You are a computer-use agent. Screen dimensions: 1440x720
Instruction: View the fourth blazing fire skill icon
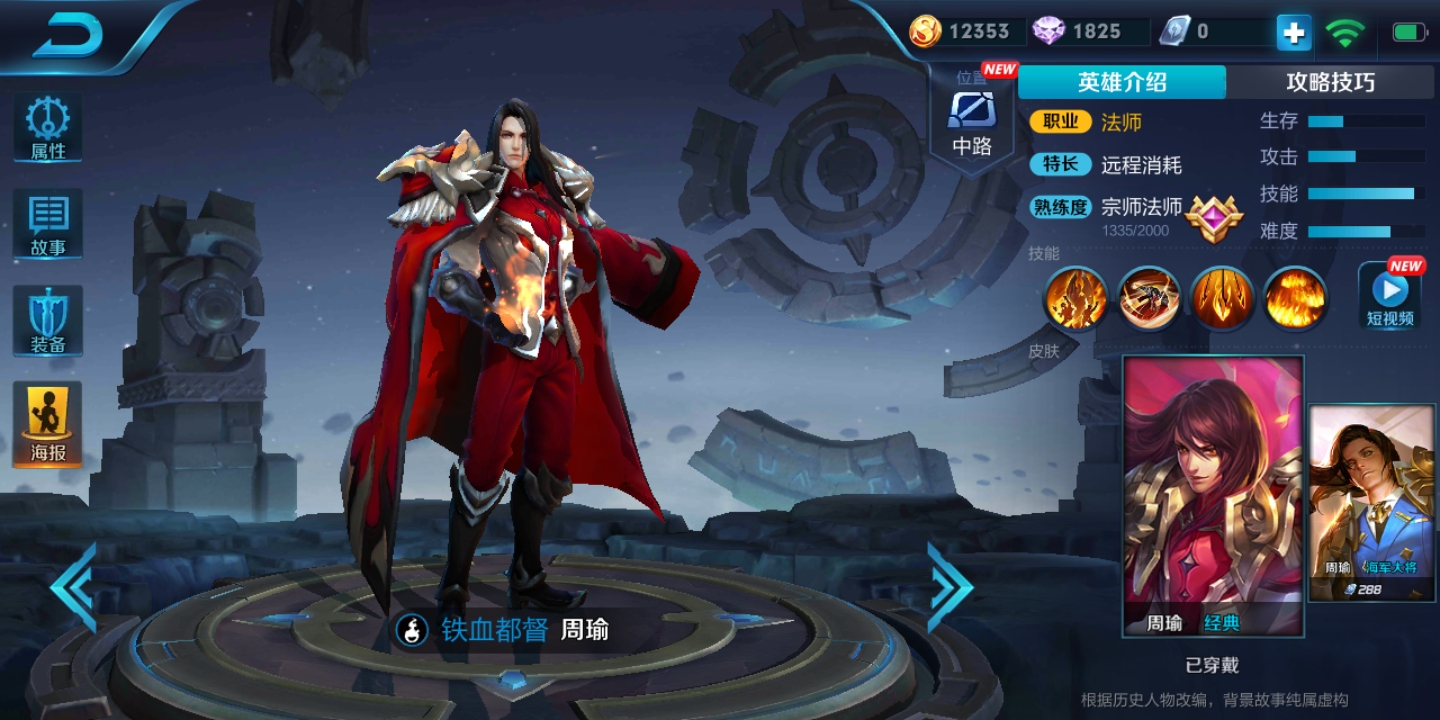point(1295,298)
